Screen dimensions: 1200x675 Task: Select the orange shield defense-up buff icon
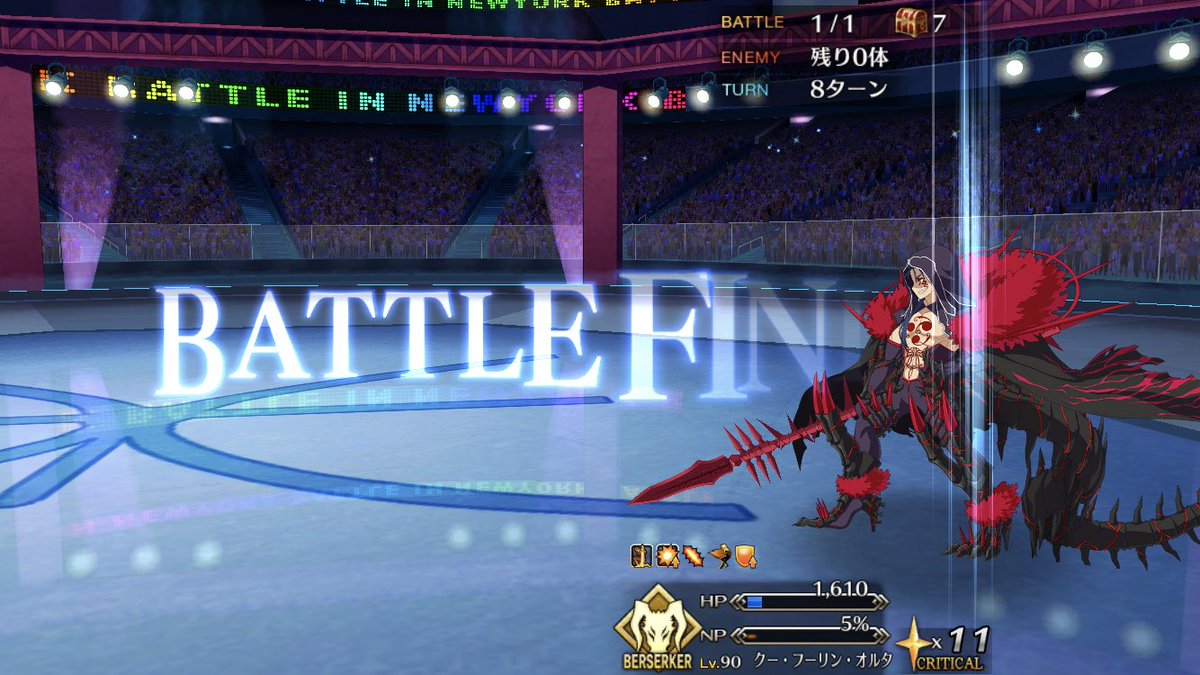coord(746,556)
